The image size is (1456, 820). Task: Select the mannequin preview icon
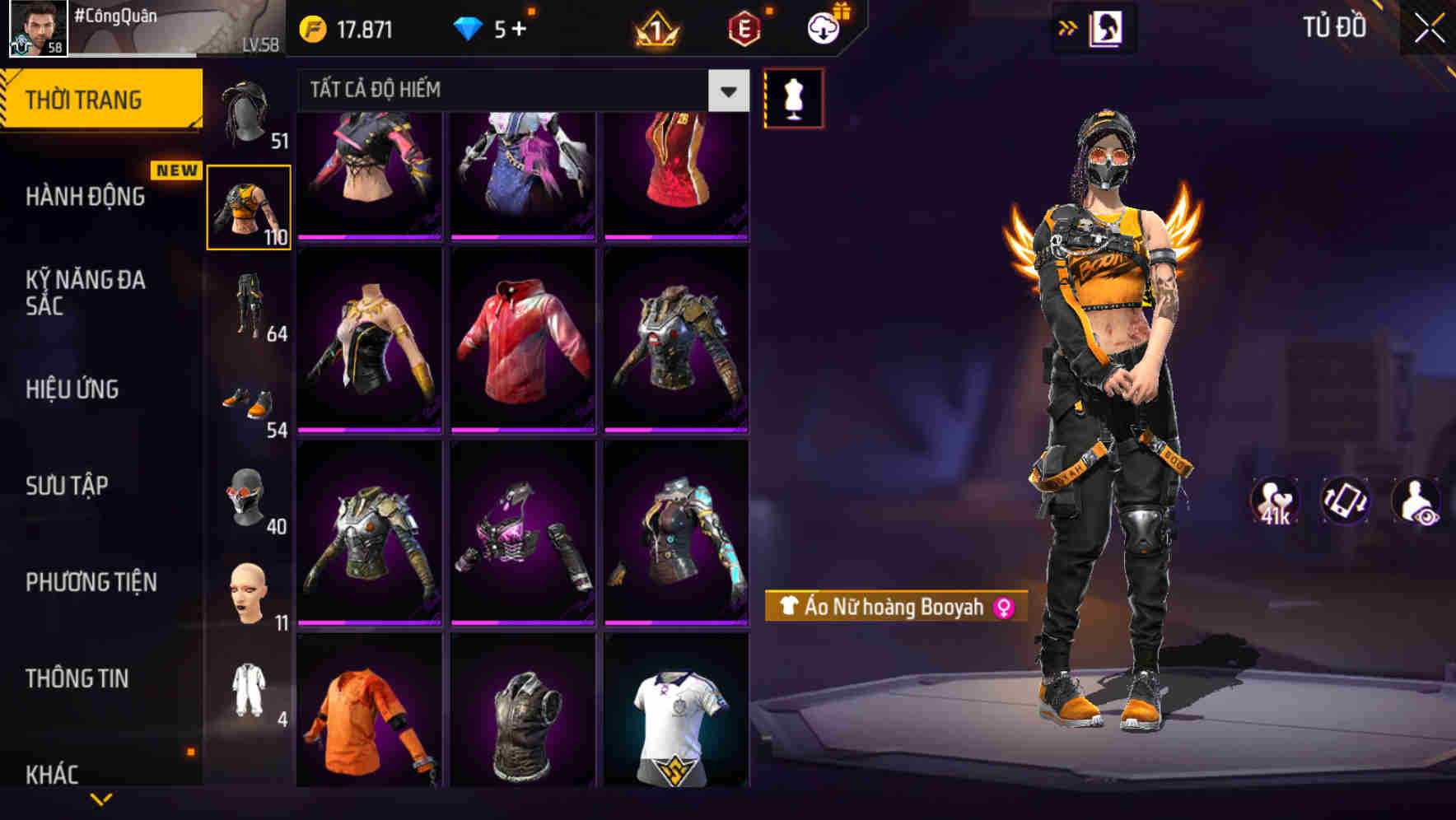(793, 97)
